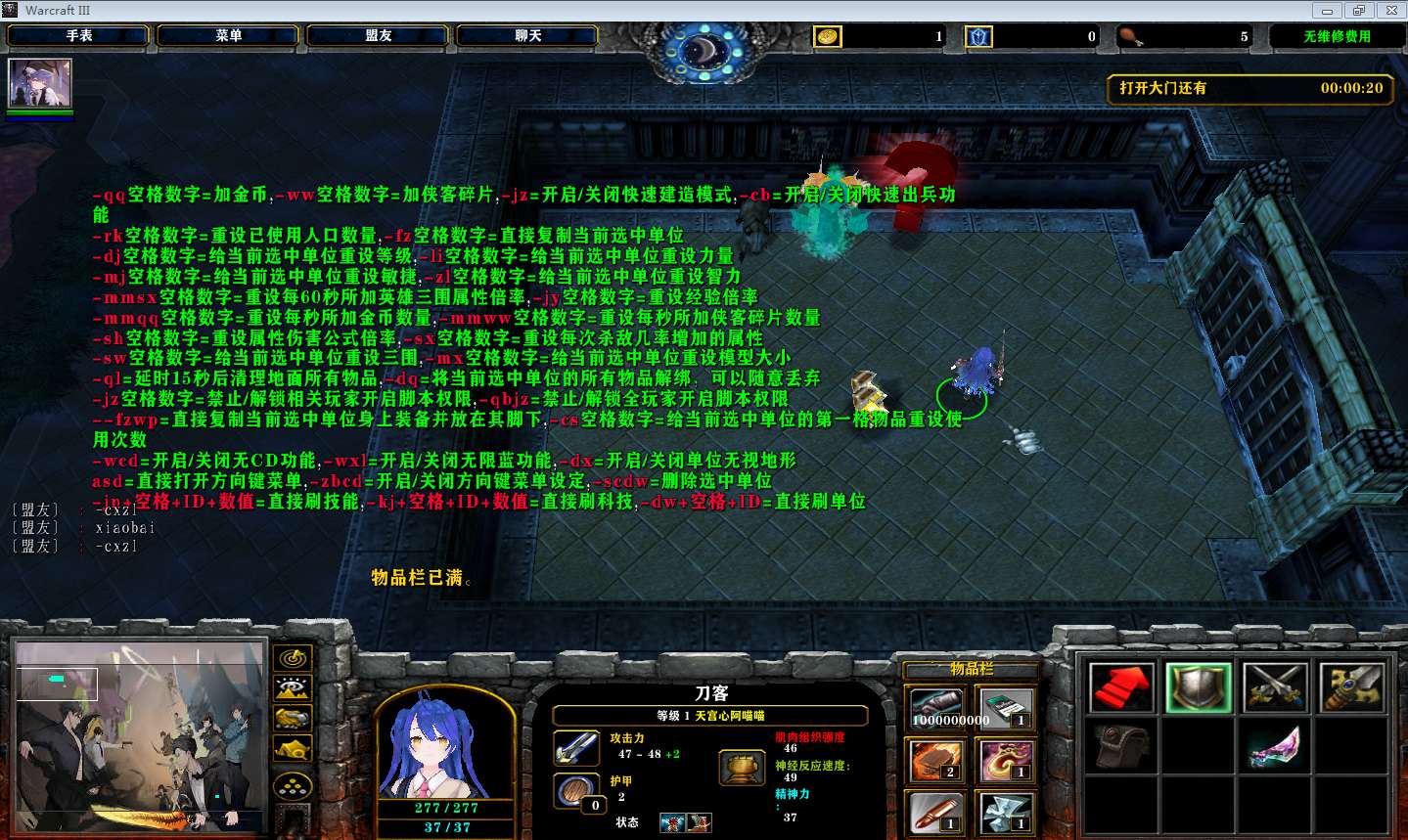Activate the shield command with green border
1408x840 pixels.
[1199, 687]
